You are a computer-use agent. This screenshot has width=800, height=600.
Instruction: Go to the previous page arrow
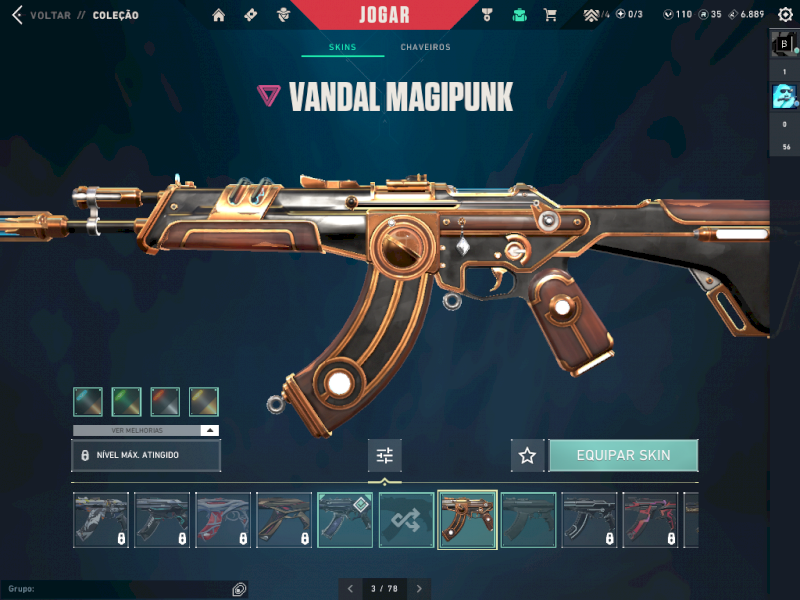(349, 589)
